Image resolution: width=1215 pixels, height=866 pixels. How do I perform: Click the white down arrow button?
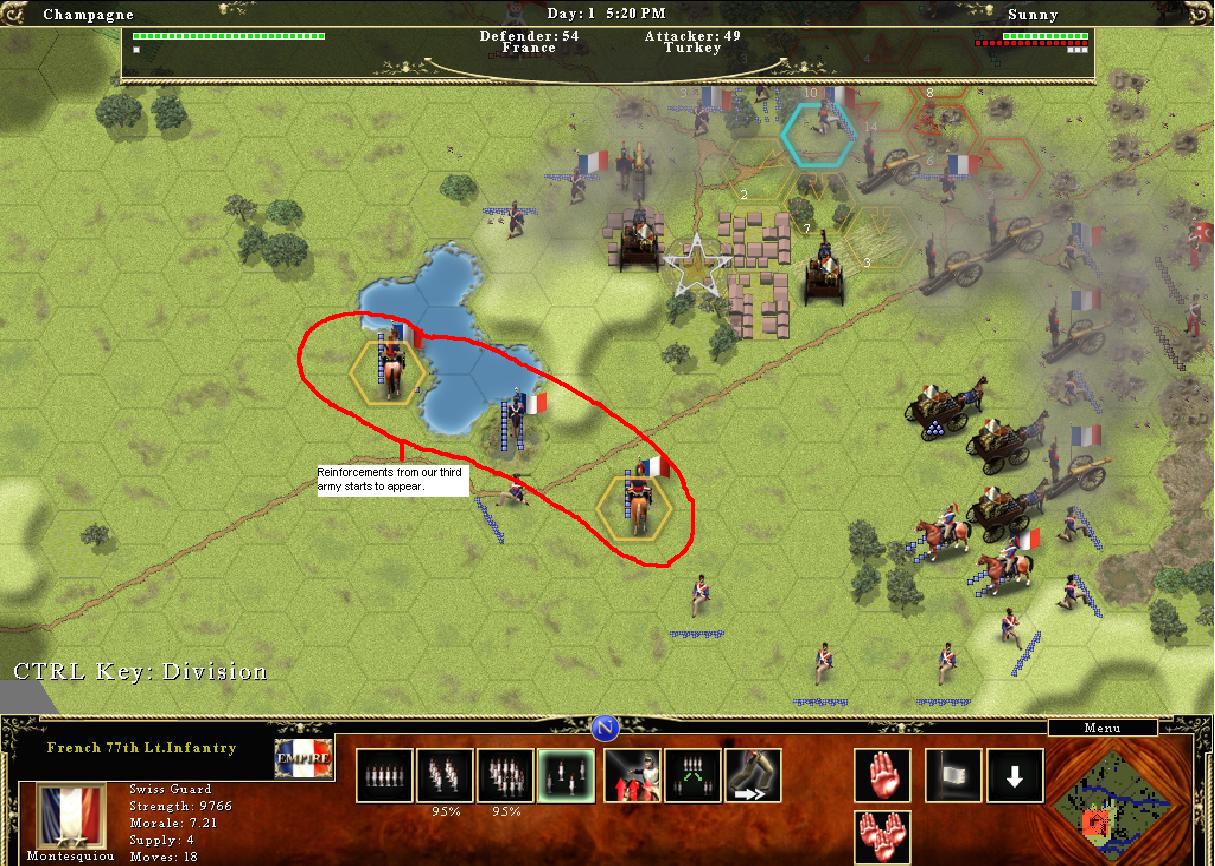click(1016, 776)
